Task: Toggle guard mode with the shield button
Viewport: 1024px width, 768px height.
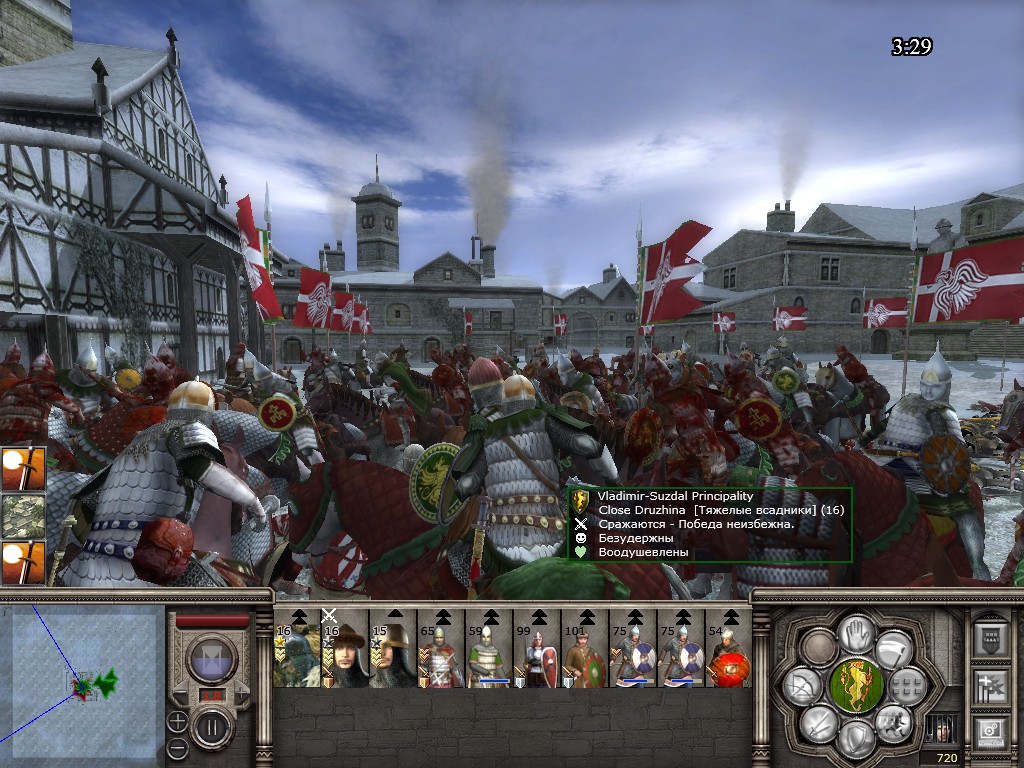Action: [x=855, y=737]
